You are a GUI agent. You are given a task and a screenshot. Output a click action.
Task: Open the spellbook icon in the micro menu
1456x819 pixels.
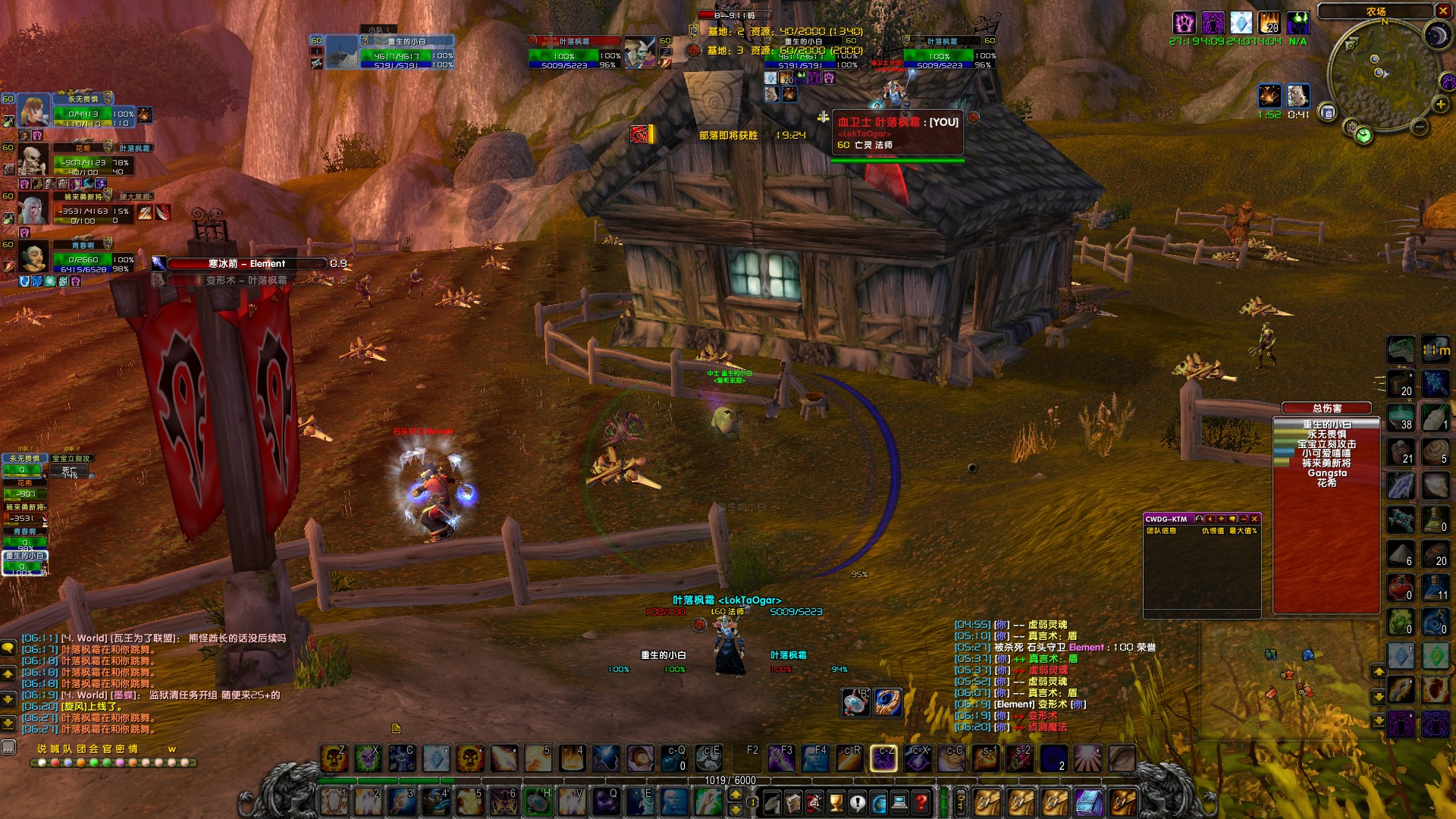(792, 802)
